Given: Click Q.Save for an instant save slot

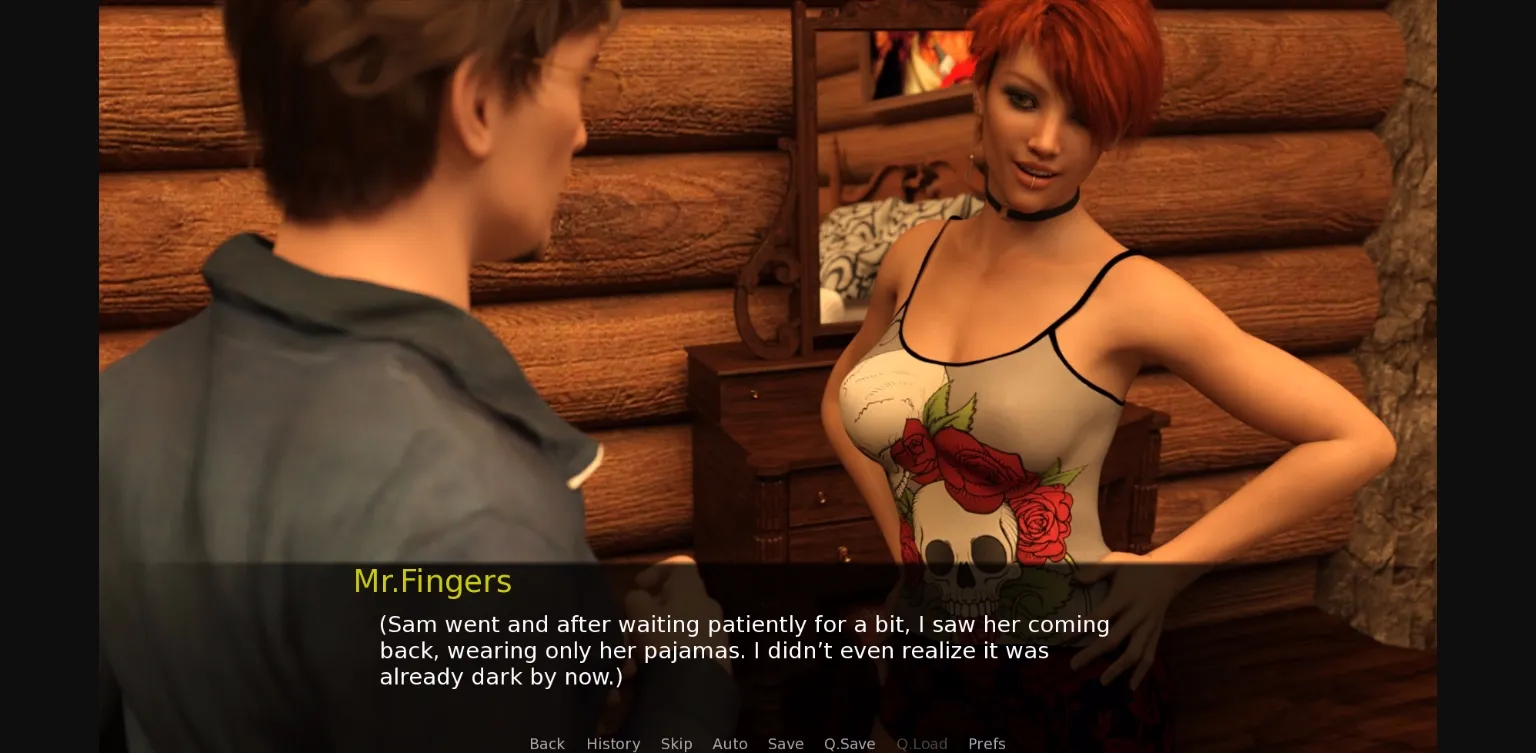Looking at the screenshot, I should (849, 744).
